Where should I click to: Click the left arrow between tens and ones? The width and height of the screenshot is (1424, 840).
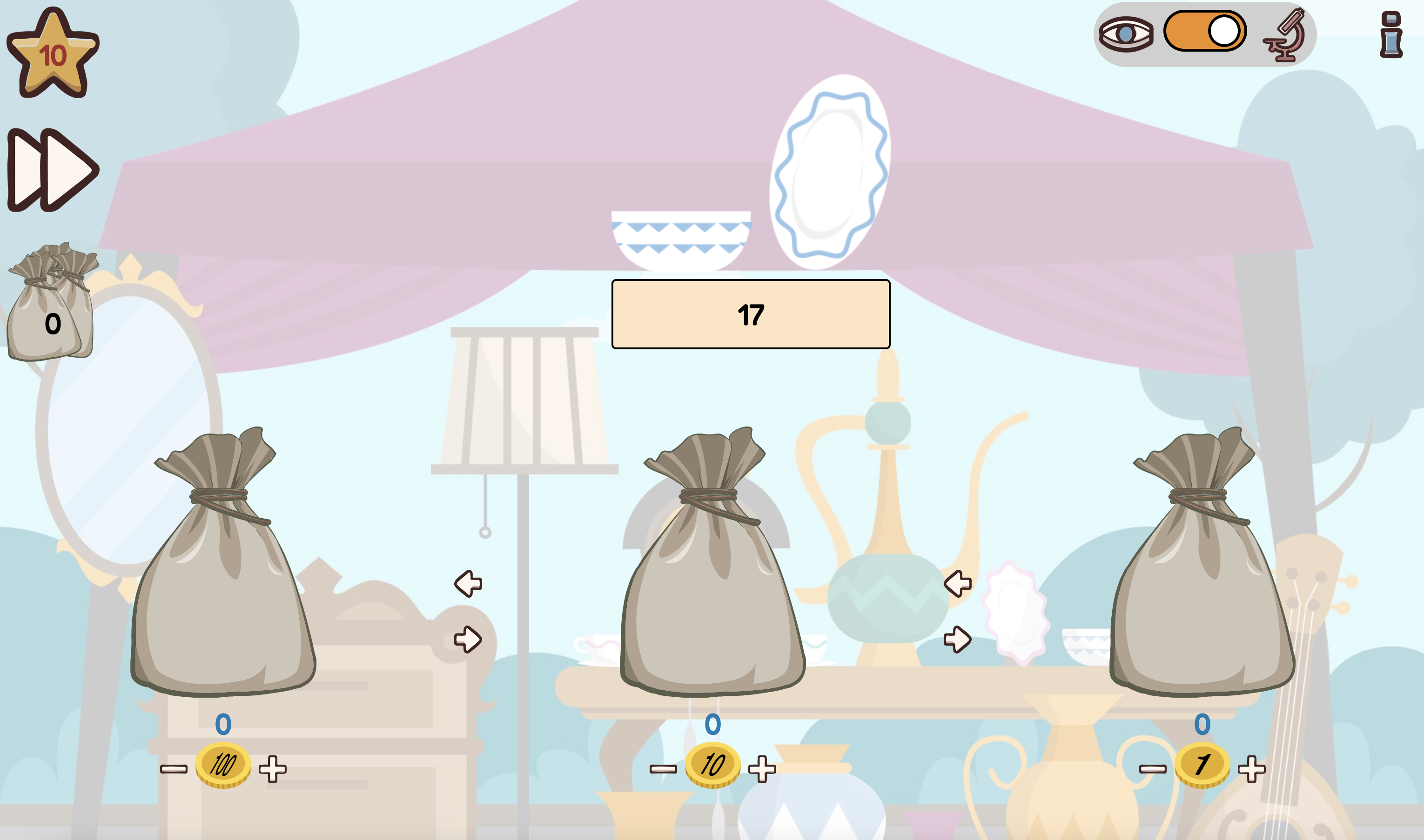957,584
